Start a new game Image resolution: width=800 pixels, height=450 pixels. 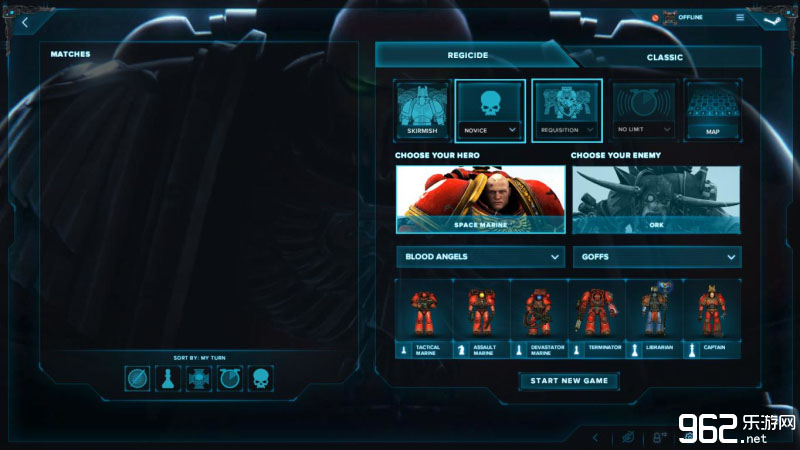pos(569,381)
